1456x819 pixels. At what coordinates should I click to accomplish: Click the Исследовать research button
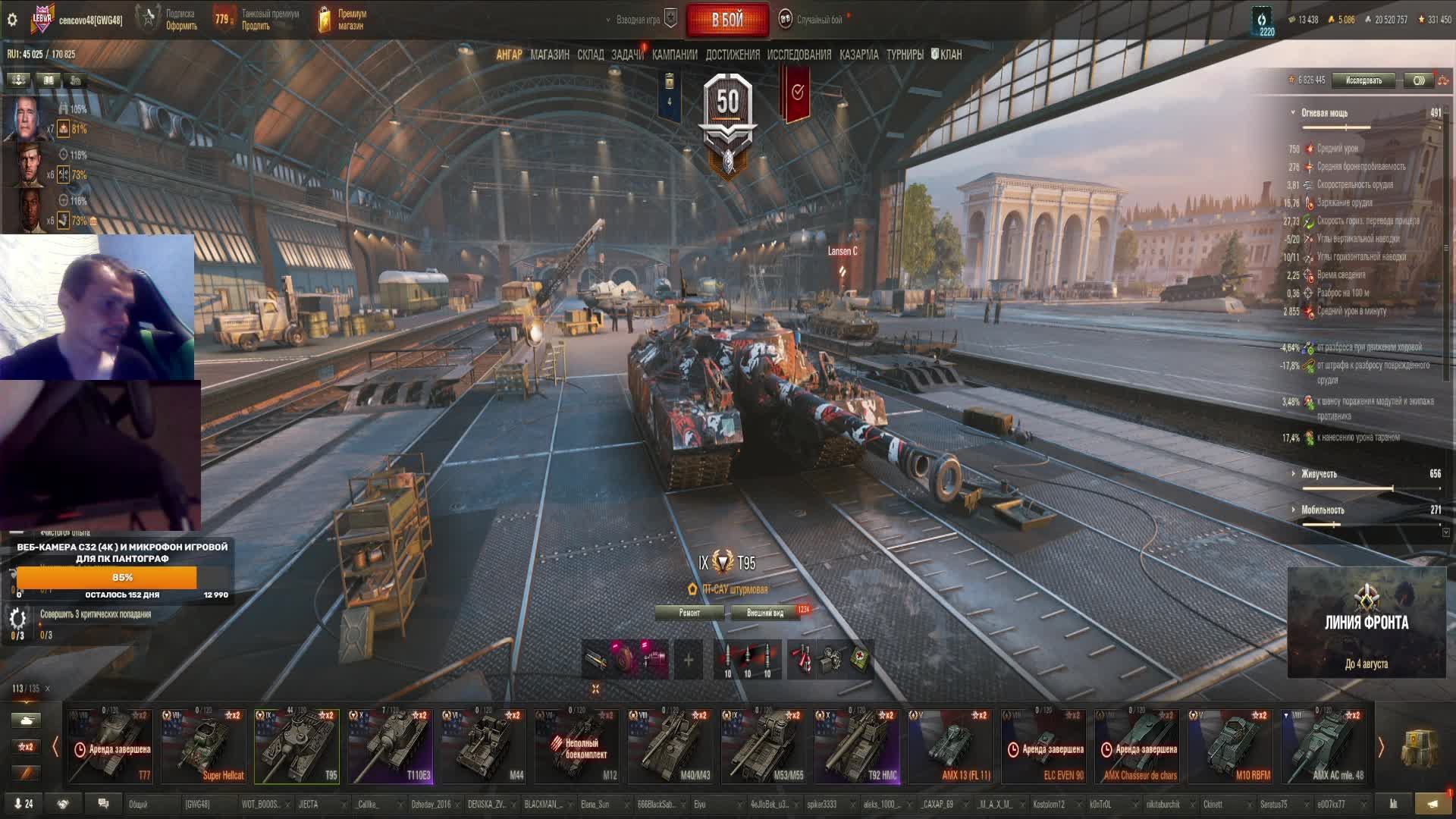[1363, 80]
